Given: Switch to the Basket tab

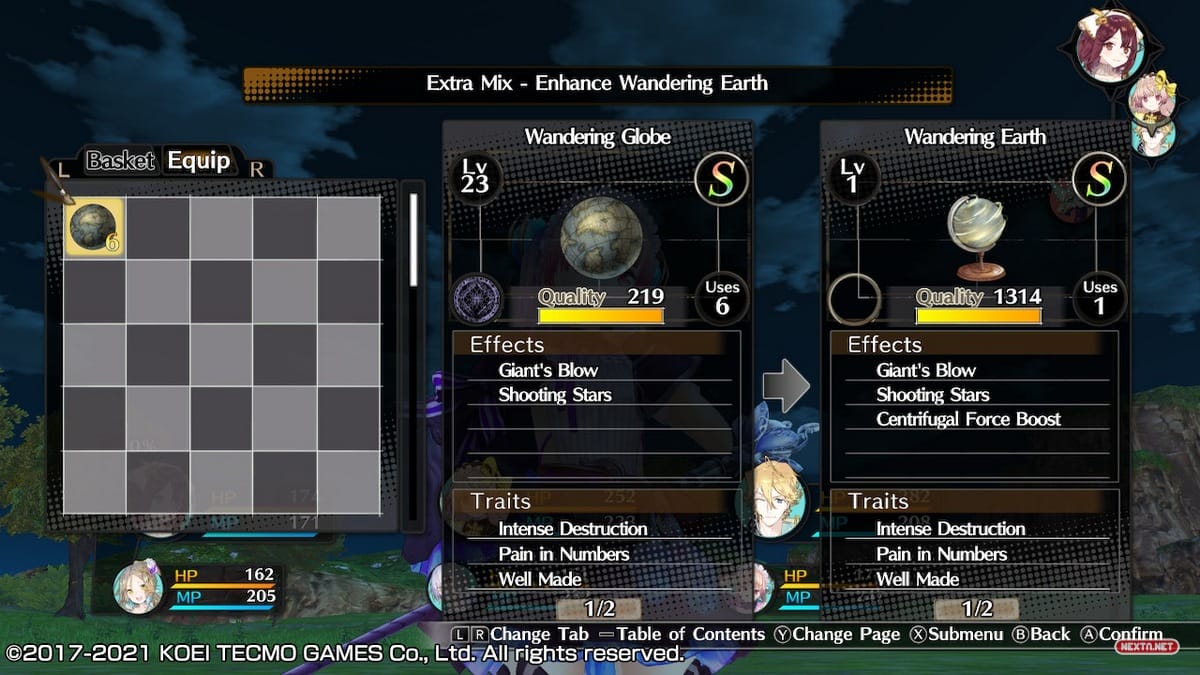Looking at the screenshot, I should [x=120, y=161].
